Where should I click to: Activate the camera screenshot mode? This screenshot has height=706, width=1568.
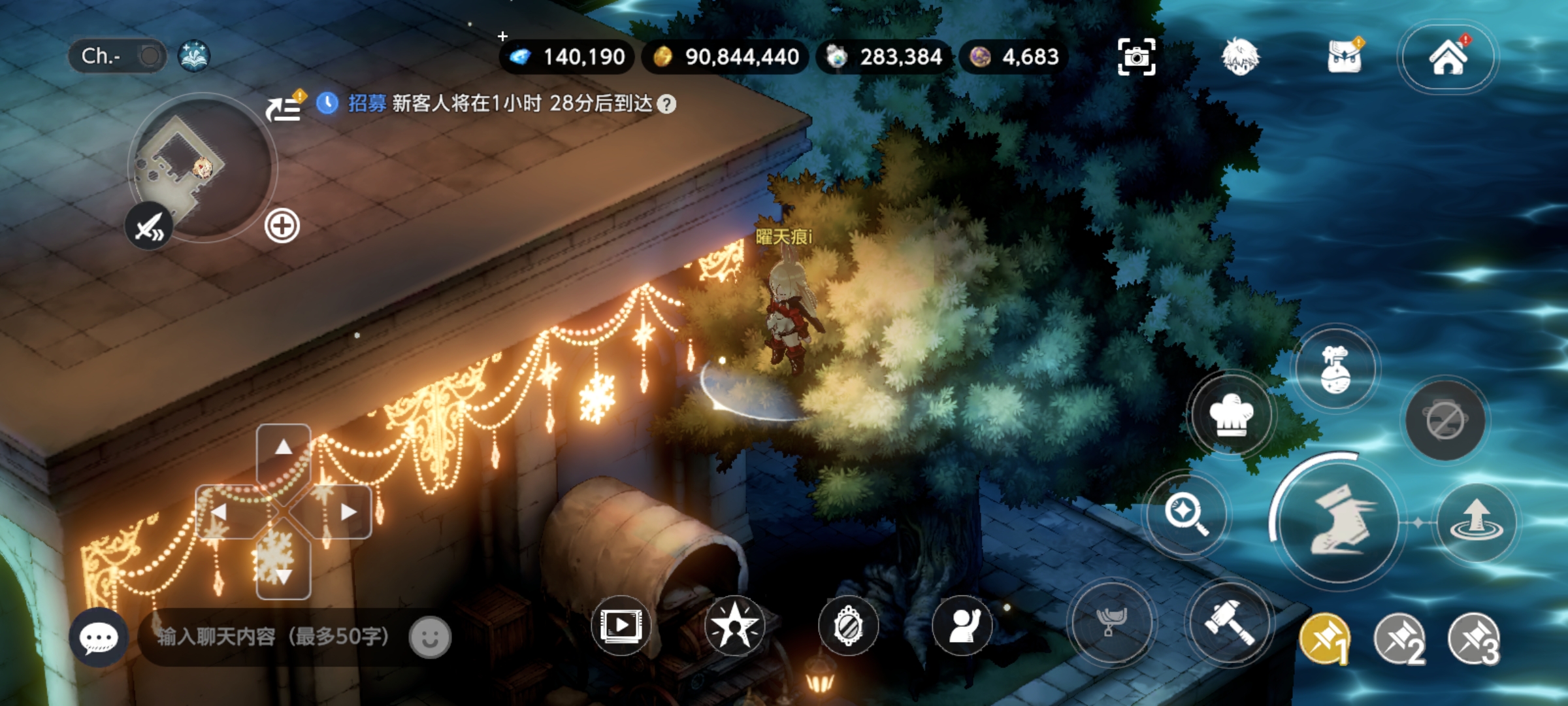[1136, 58]
